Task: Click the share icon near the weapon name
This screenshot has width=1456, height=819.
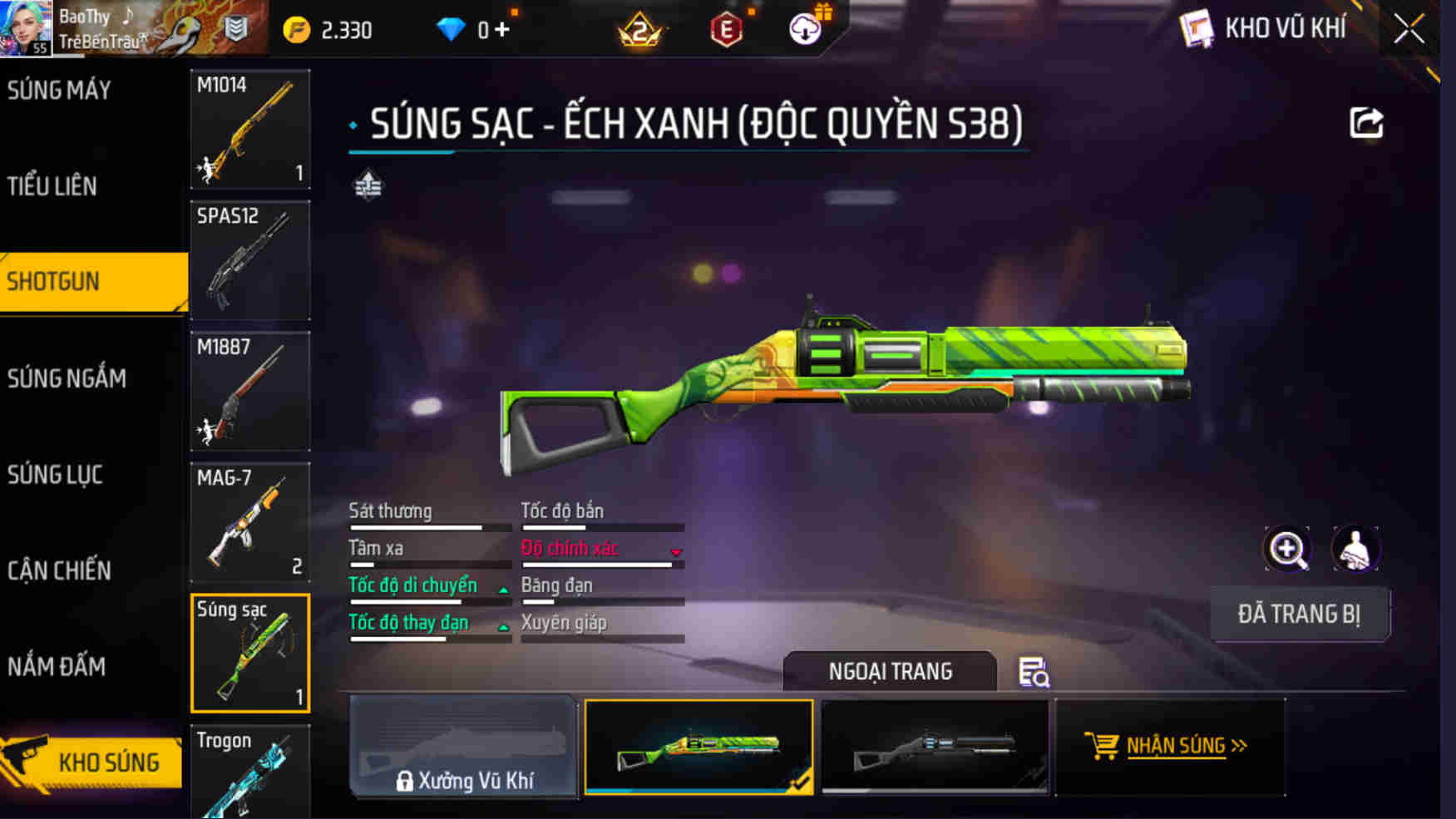Action: coord(1363,121)
